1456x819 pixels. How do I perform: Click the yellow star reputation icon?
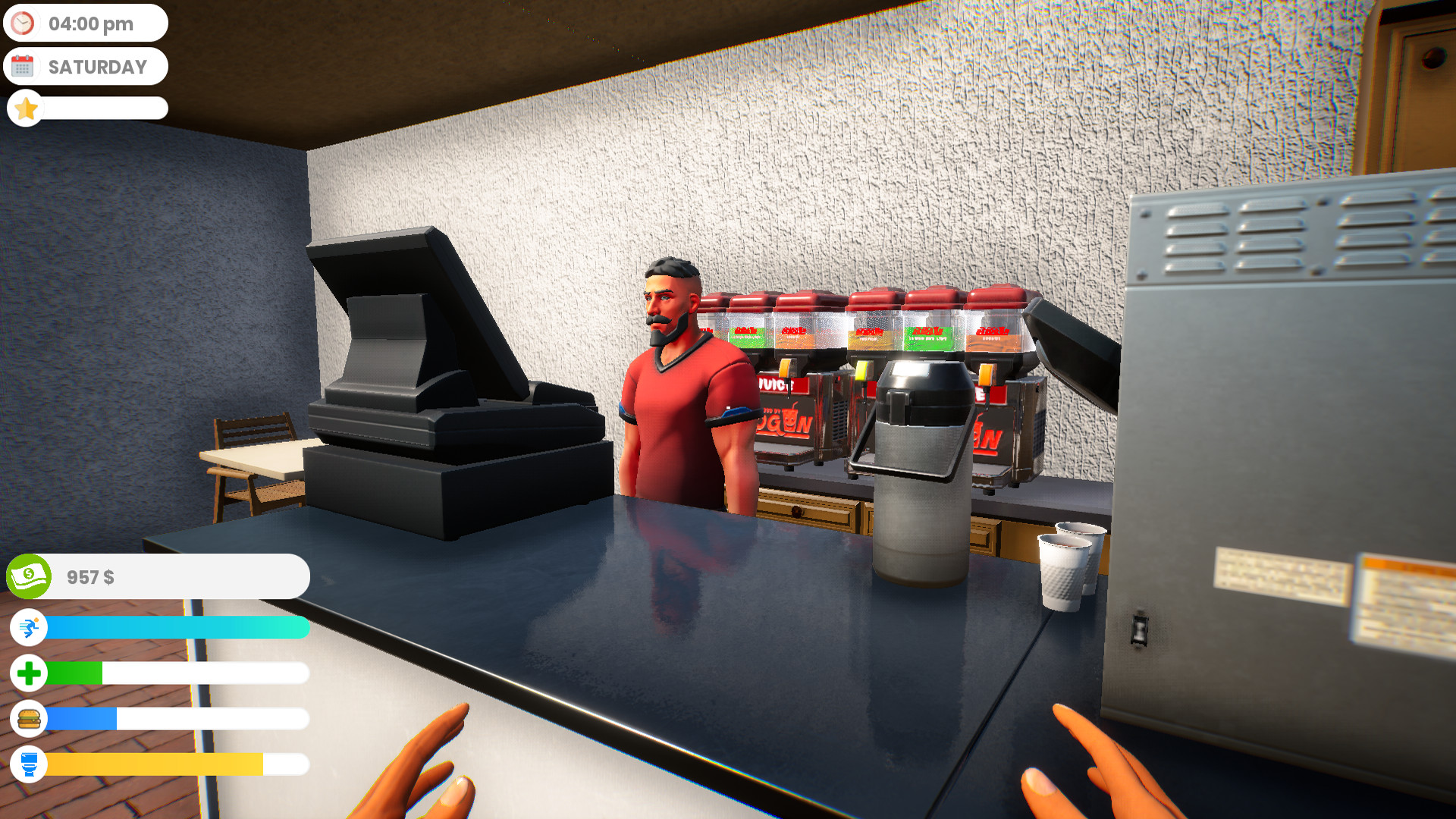pyautogui.click(x=26, y=108)
